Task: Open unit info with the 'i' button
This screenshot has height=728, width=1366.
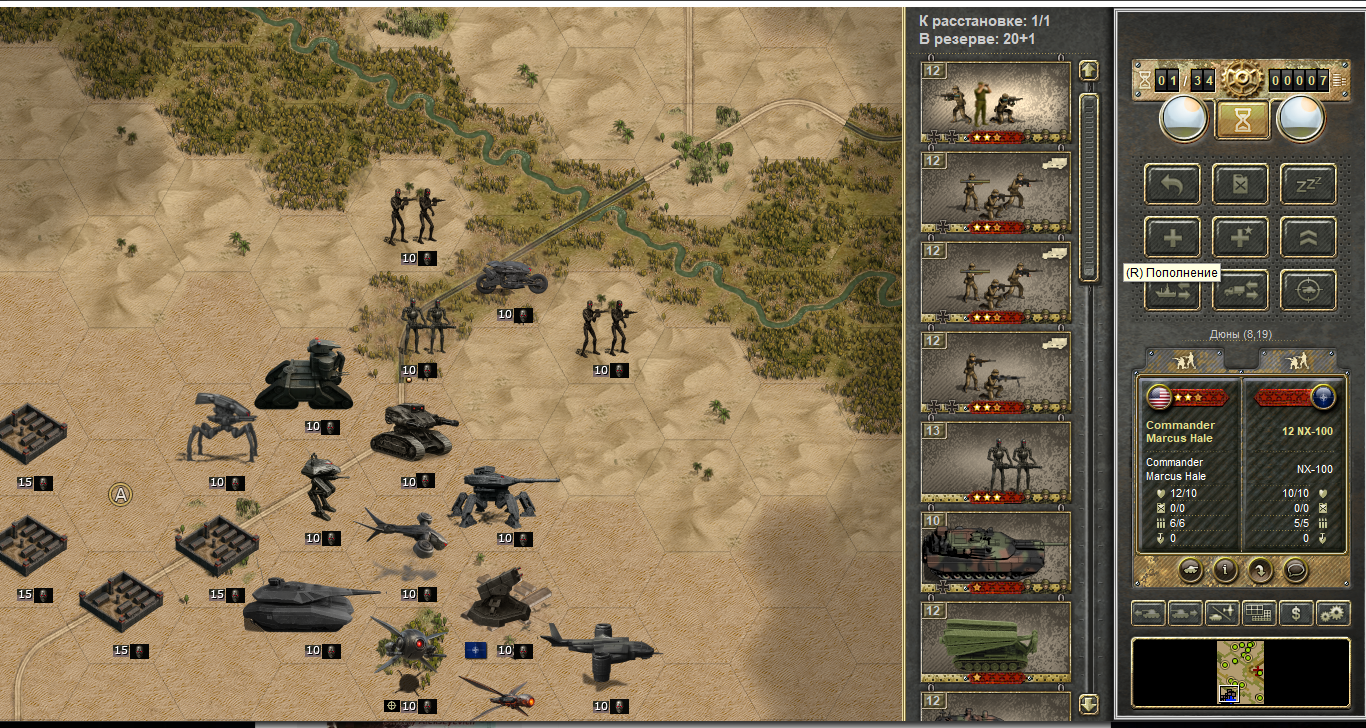Action: 1226,569
